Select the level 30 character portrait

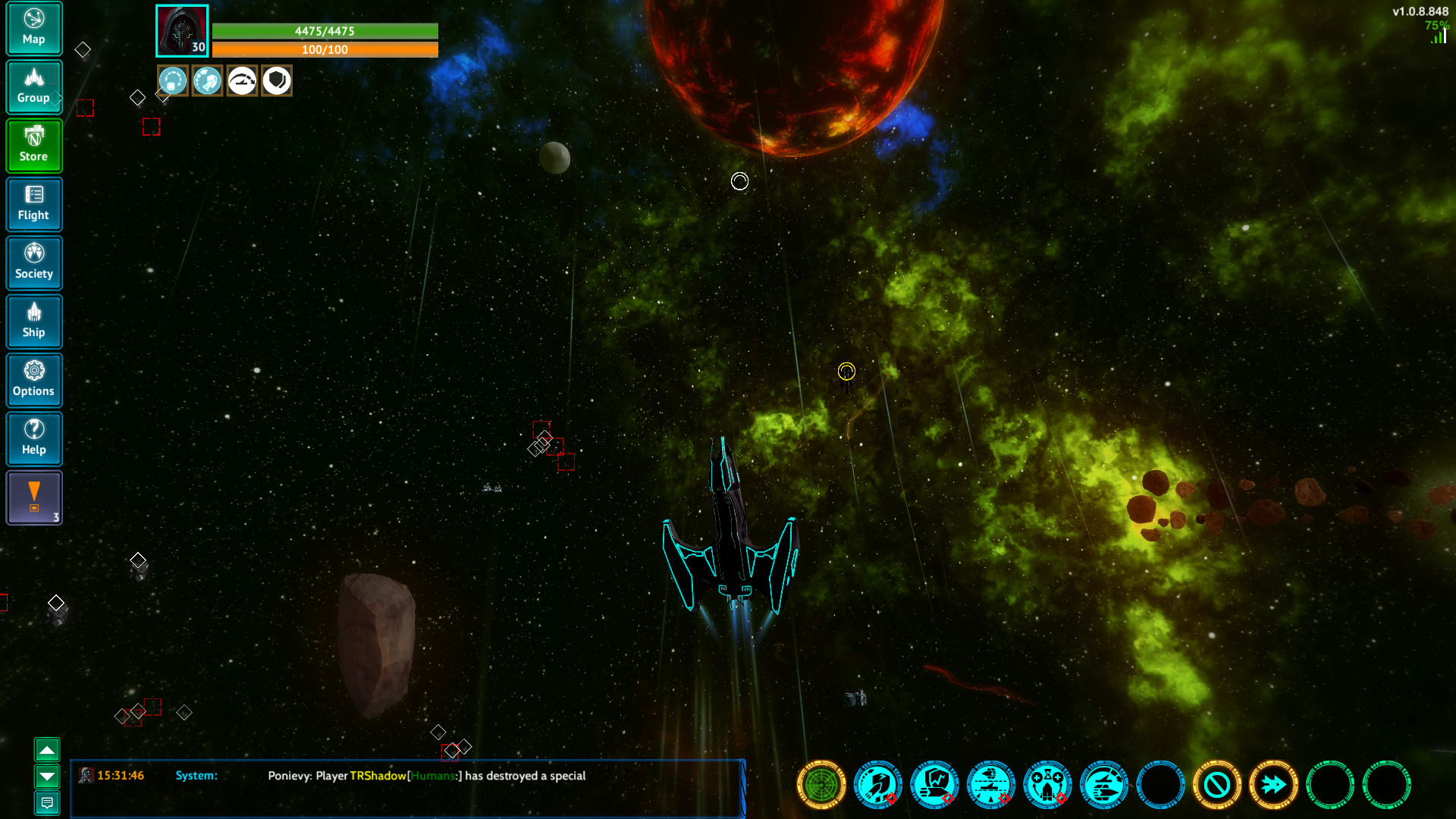click(181, 30)
